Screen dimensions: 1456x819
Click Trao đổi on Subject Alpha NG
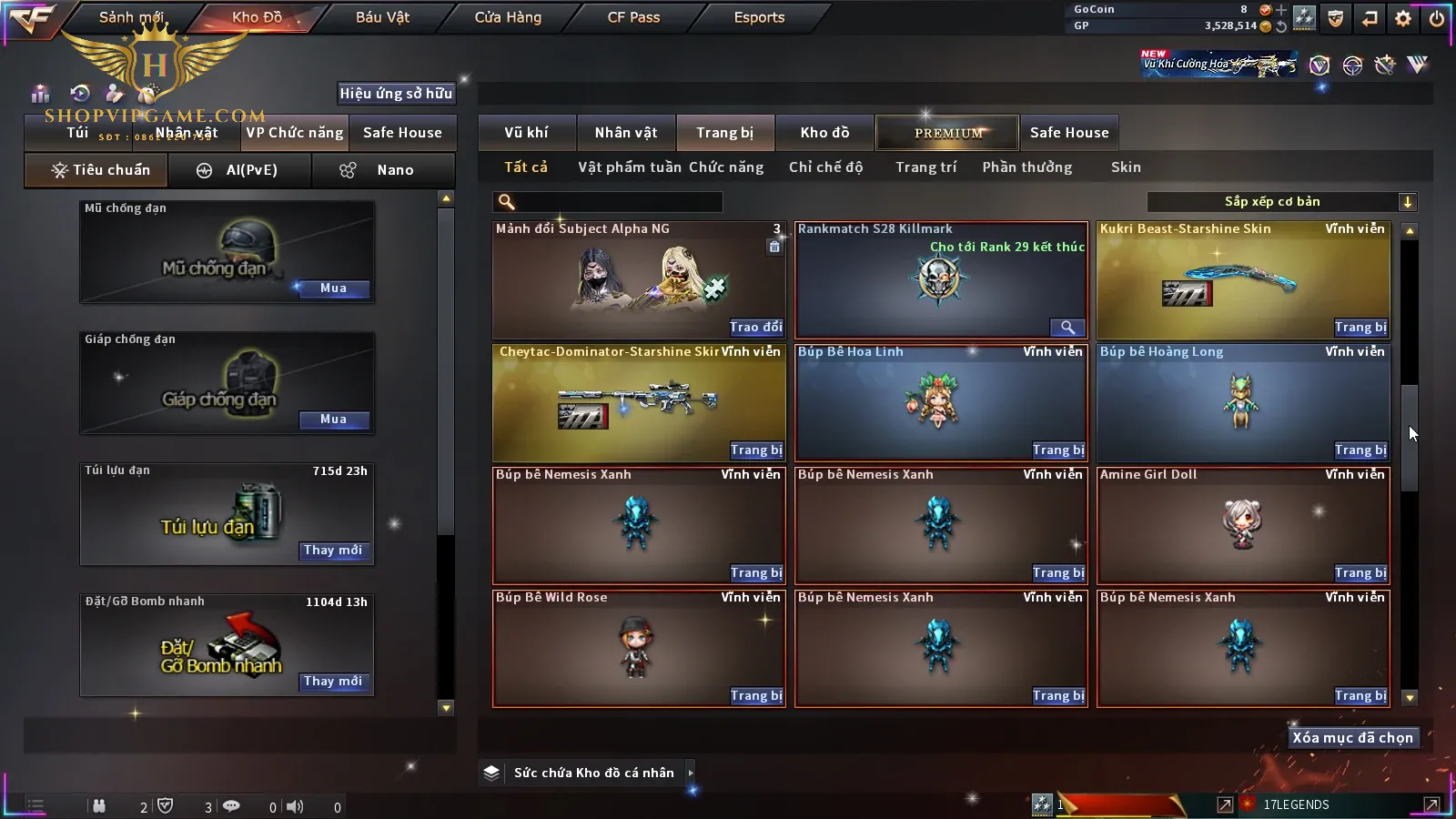(x=755, y=328)
